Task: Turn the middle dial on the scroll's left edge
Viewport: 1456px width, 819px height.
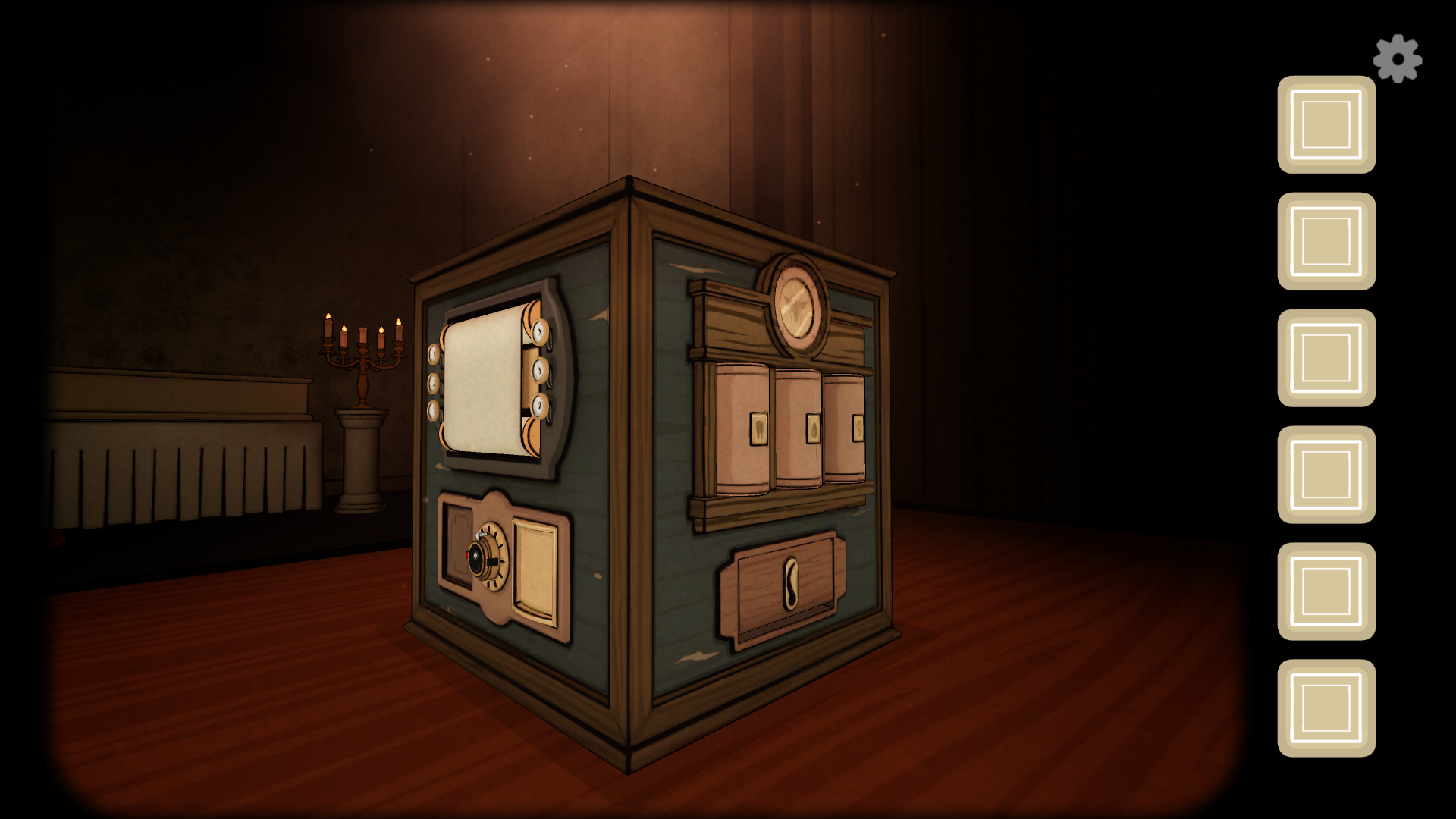Action: point(433,382)
